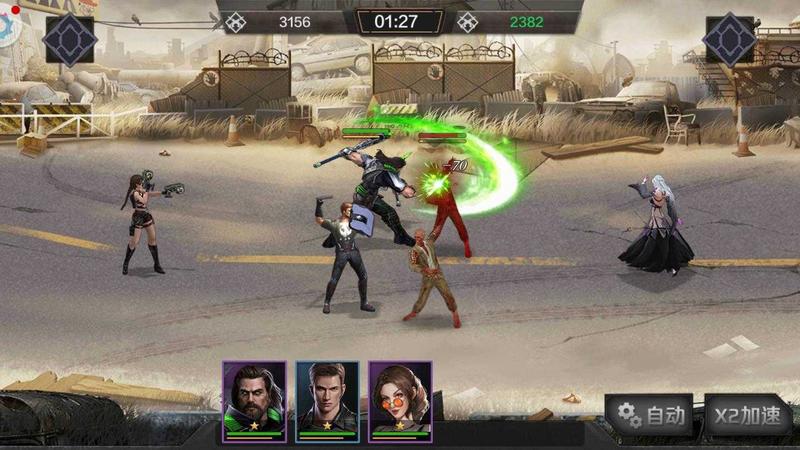Toggle the 自动 auto-battle button
The width and height of the screenshot is (800, 450).
(651, 415)
